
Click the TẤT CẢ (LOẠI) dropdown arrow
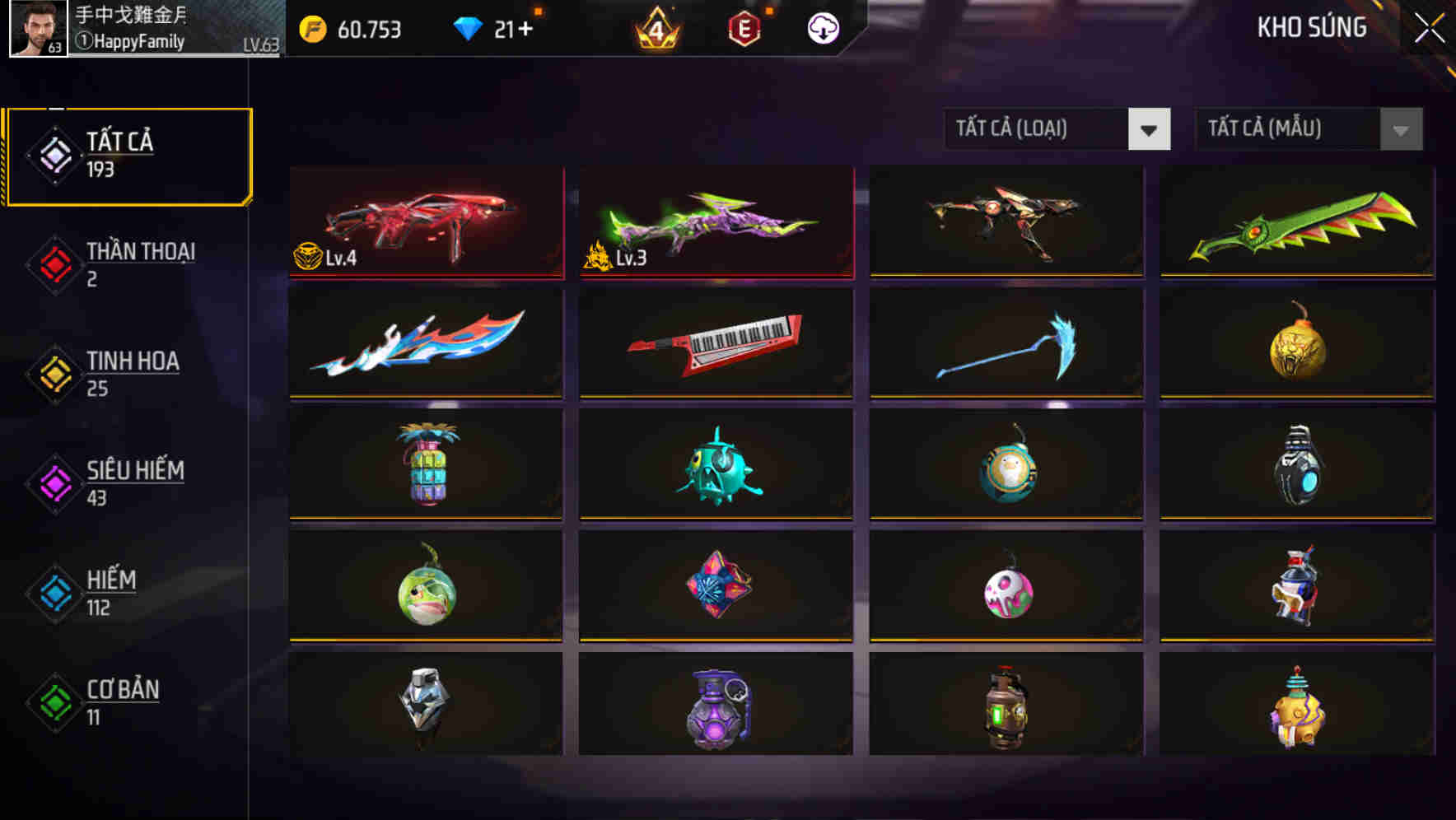[x=1150, y=129]
